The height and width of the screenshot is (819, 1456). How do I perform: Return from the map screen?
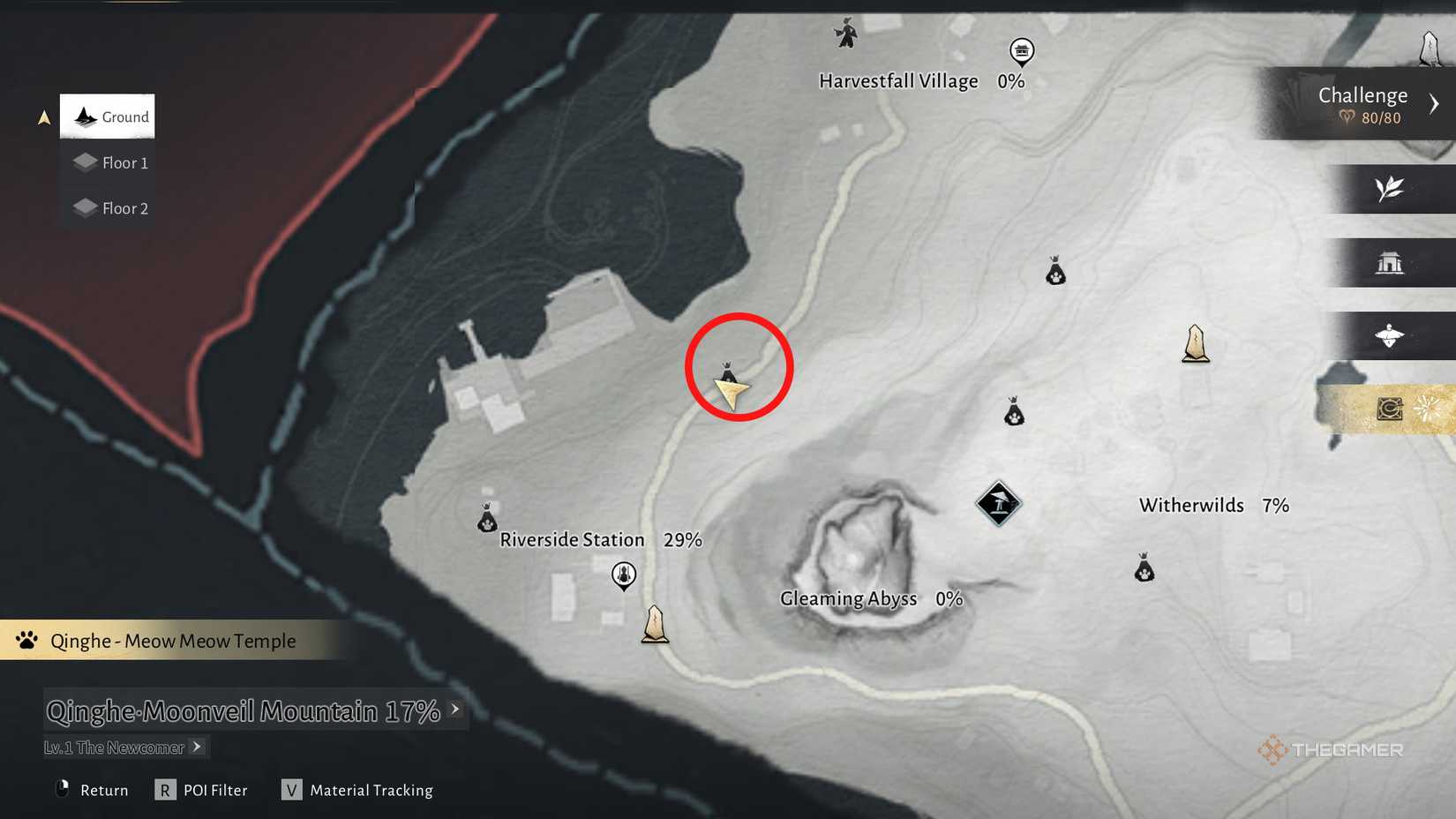[x=93, y=790]
